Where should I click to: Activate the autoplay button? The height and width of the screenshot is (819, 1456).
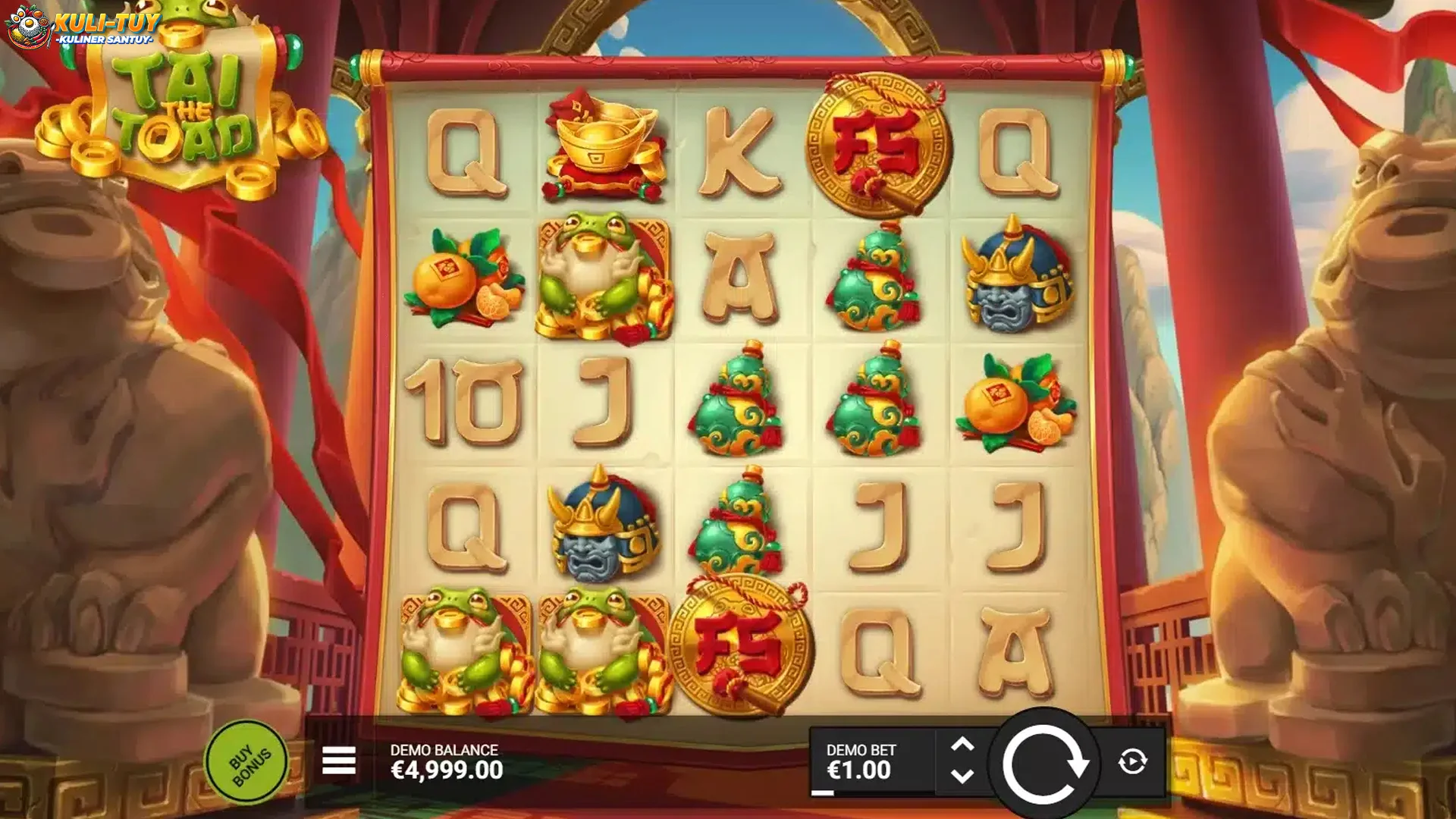click(x=1132, y=761)
